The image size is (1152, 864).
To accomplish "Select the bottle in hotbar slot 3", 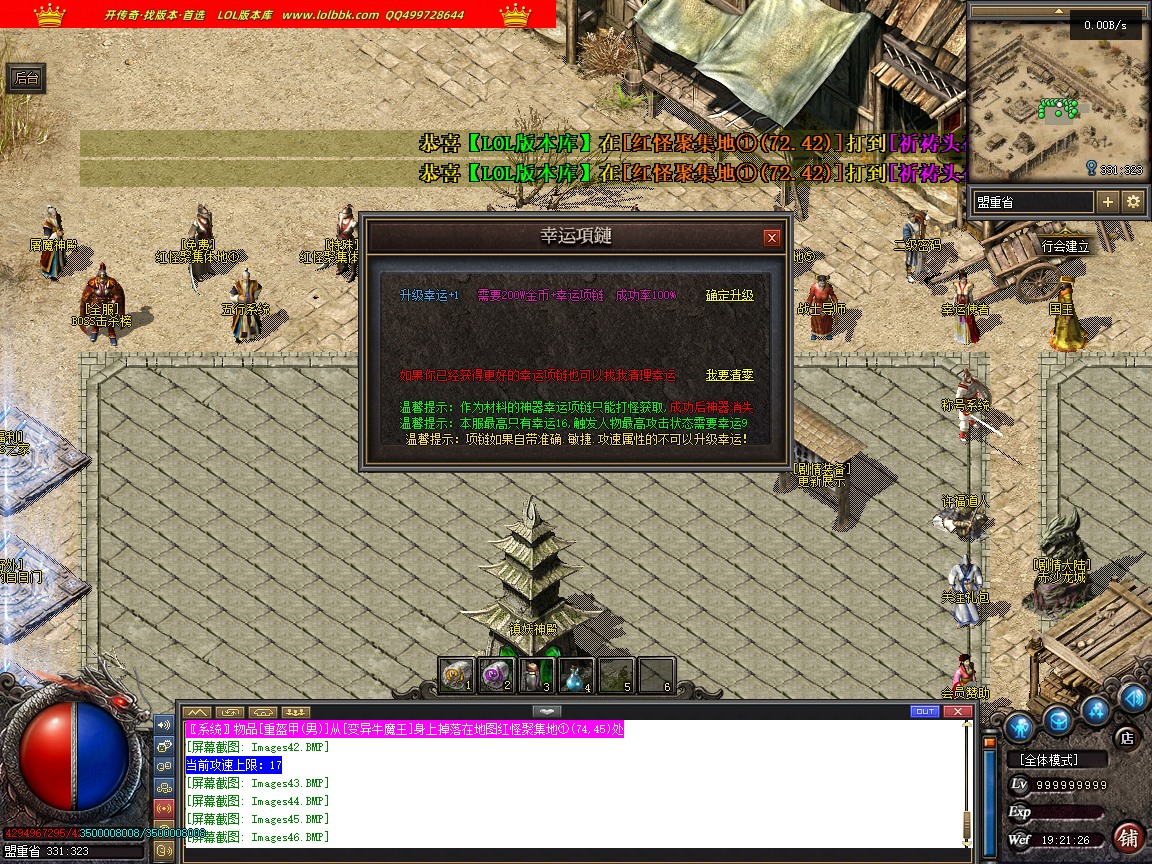I will [x=536, y=675].
